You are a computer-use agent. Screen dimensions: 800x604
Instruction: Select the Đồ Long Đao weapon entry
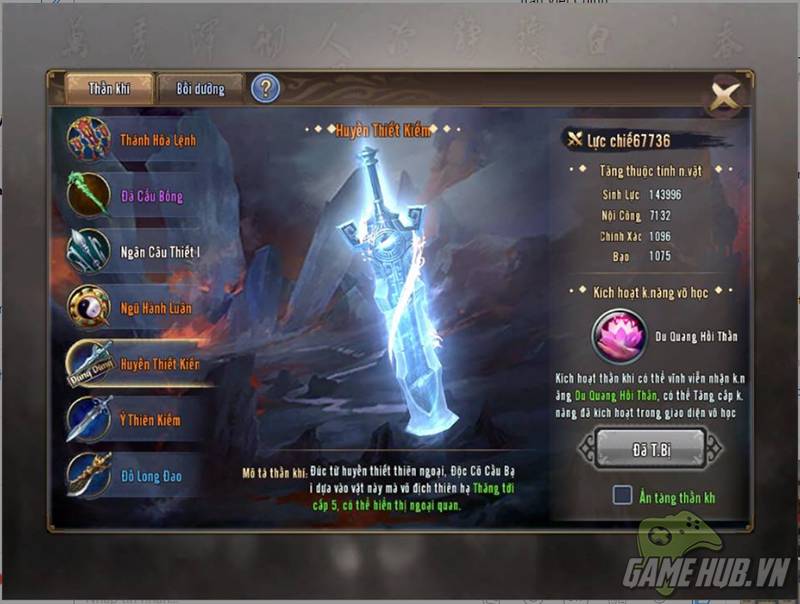coord(130,476)
